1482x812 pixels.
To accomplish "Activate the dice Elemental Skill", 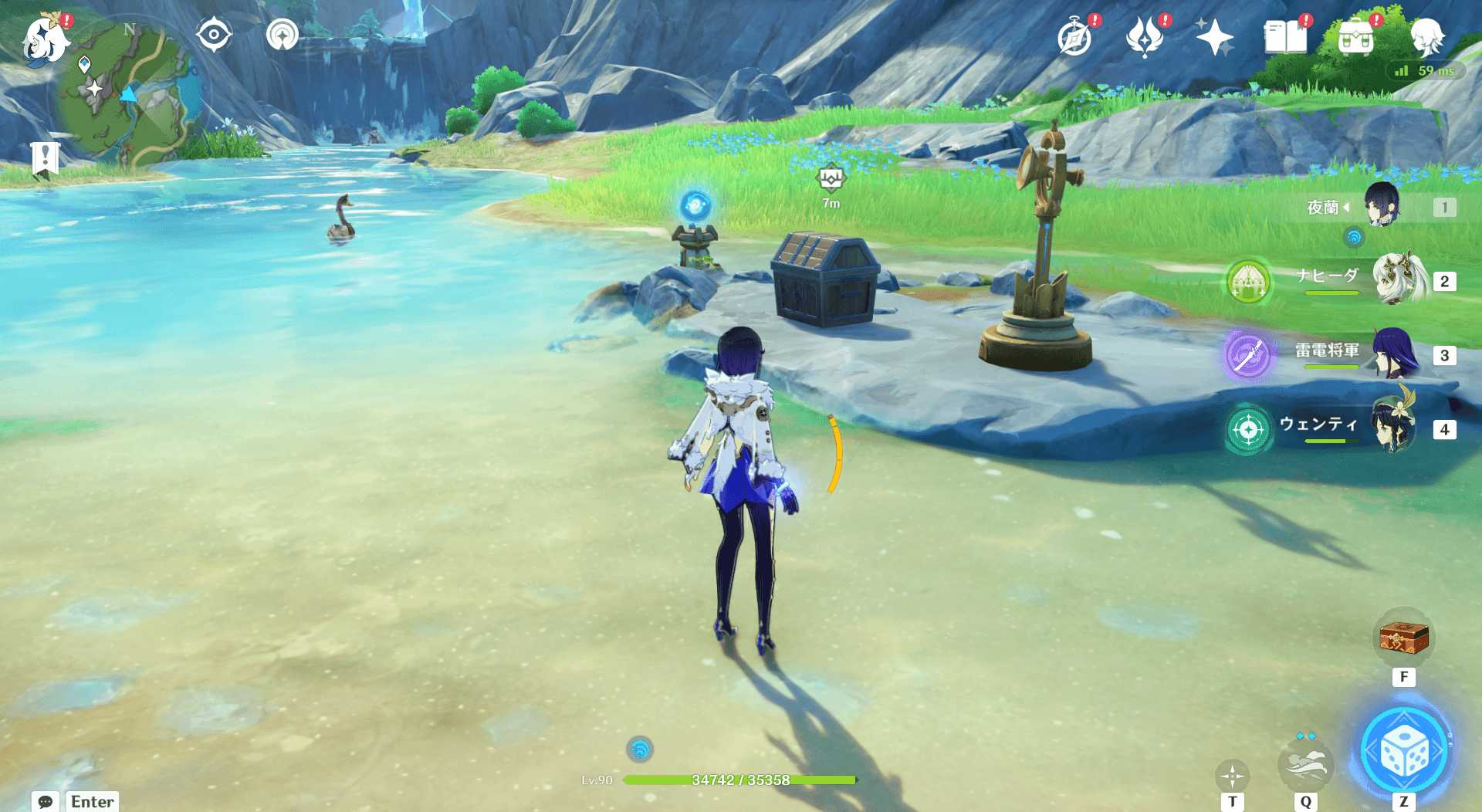I will click(x=1403, y=751).
